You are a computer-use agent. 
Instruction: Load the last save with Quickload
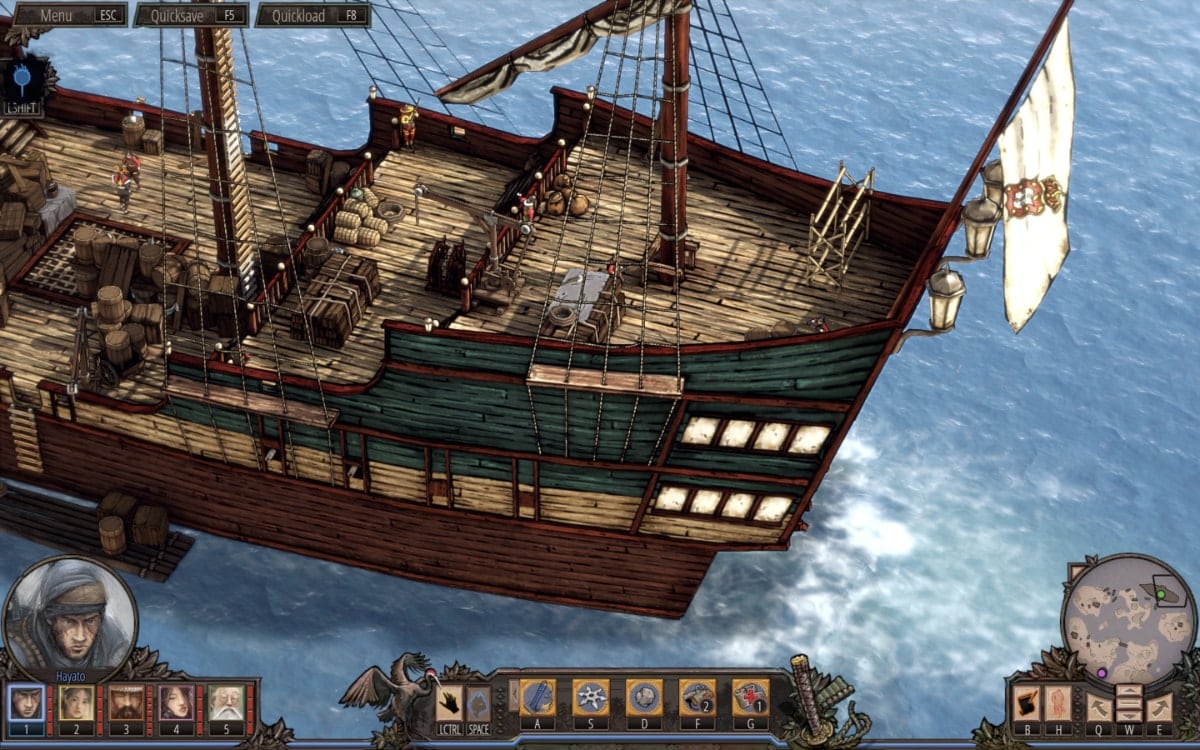coord(312,15)
